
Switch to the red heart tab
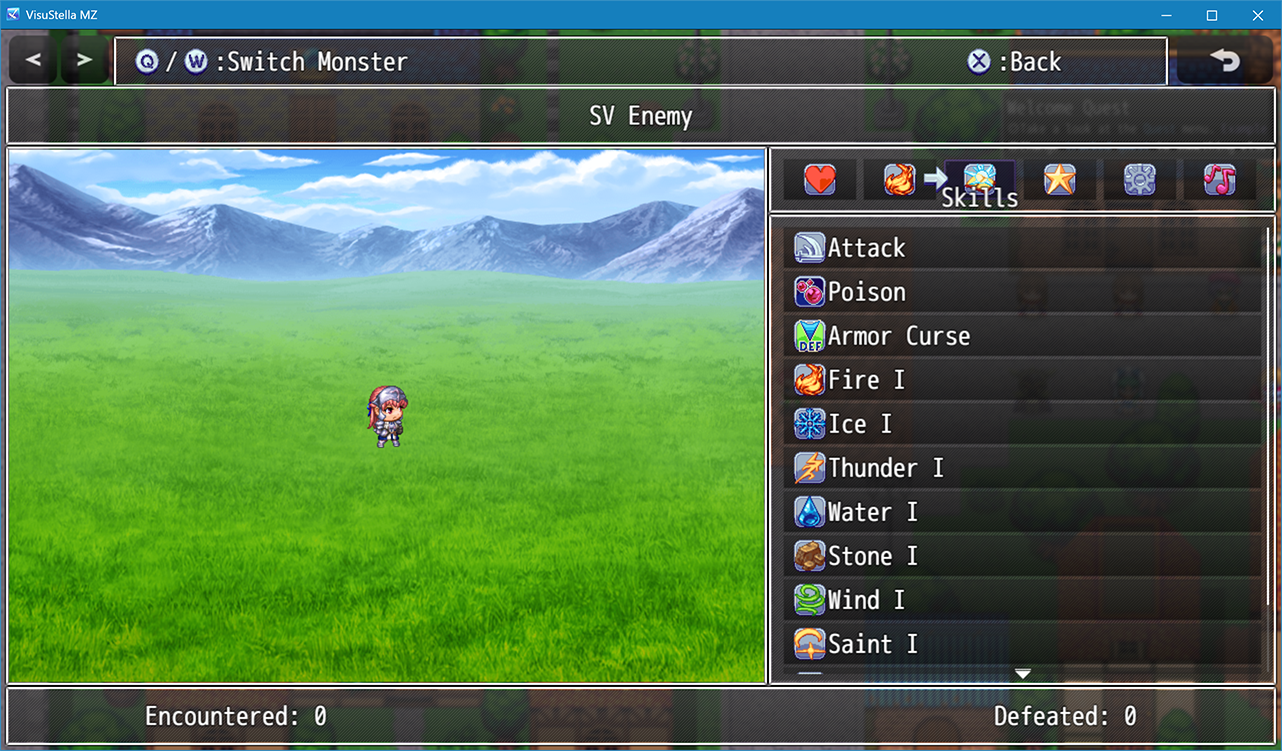pyautogui.click(x=819, y=180)
